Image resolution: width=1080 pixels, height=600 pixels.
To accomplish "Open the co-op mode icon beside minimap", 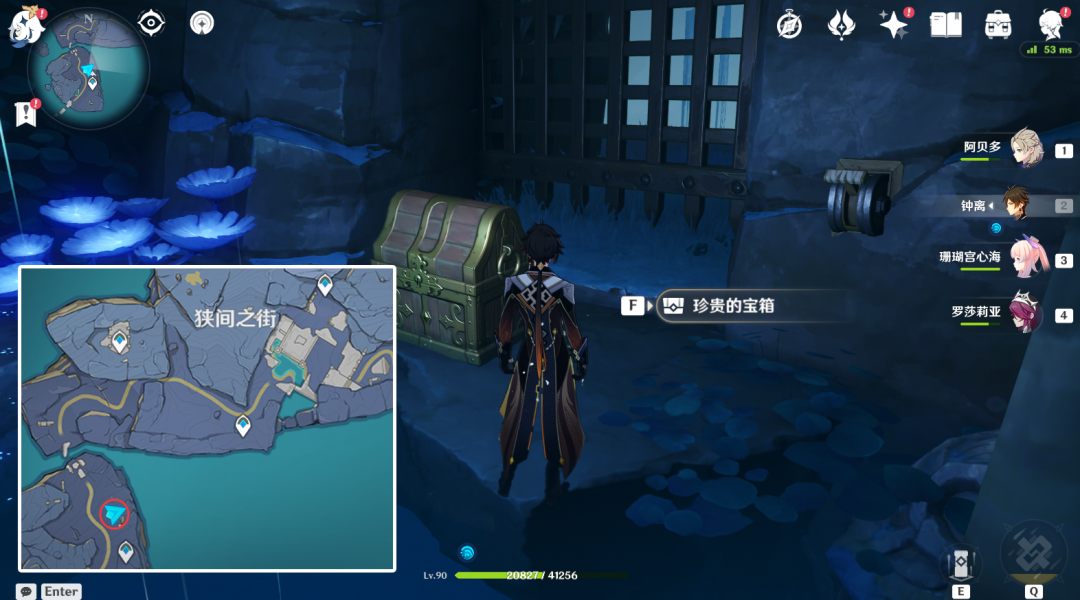I will (x=202, y=23).
